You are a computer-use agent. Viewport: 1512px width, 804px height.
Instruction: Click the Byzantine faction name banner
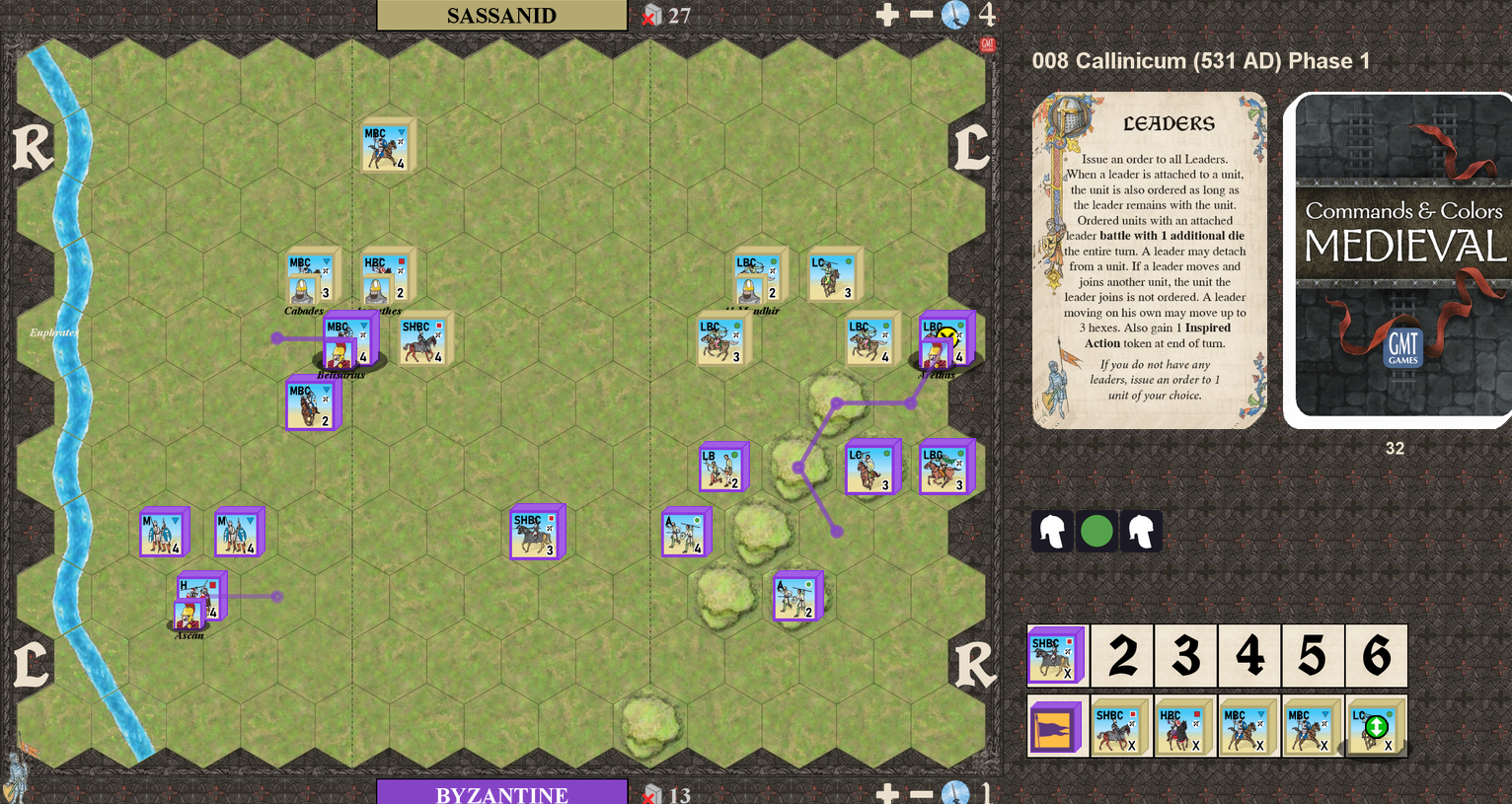click(x=501, y=793)
